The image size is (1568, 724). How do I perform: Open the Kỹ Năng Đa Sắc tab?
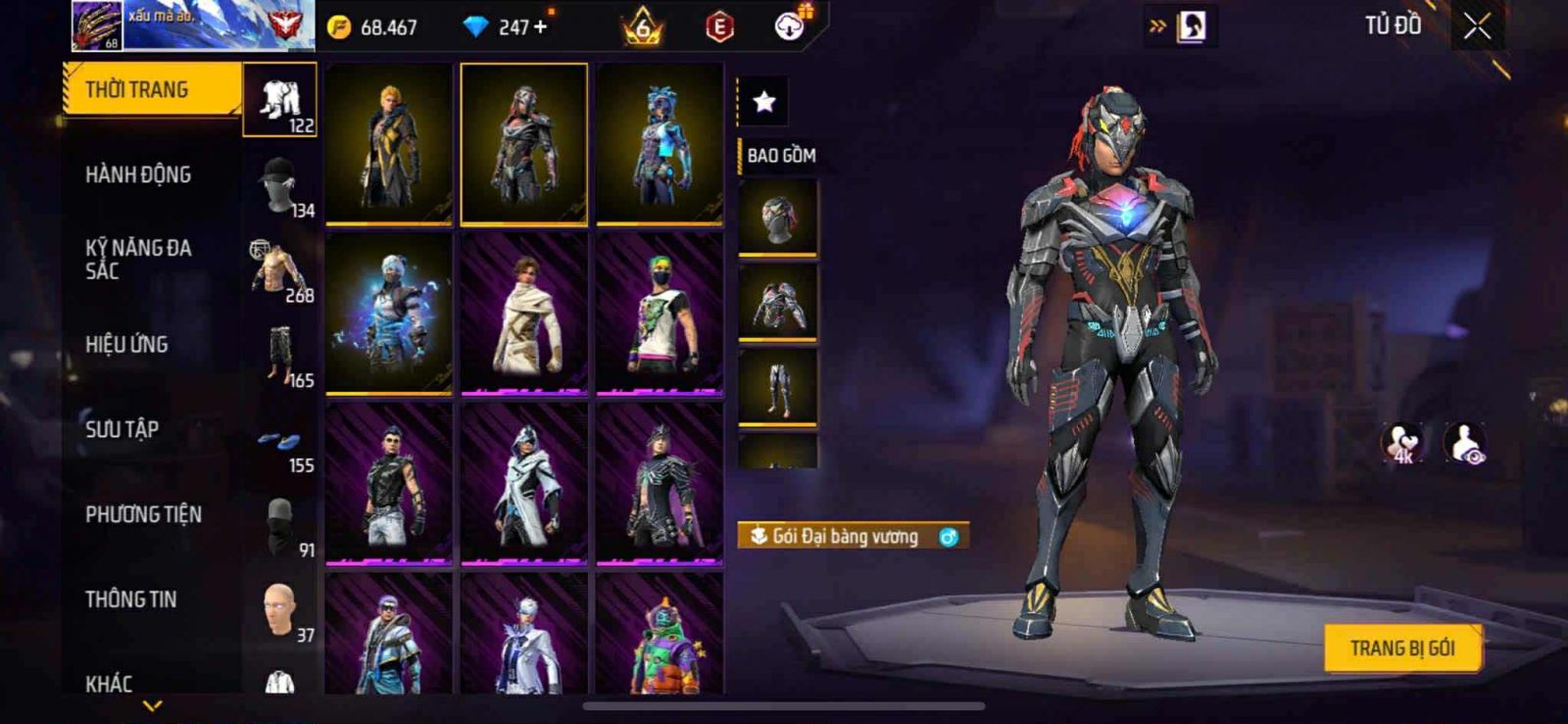click(x=139, y=260)
